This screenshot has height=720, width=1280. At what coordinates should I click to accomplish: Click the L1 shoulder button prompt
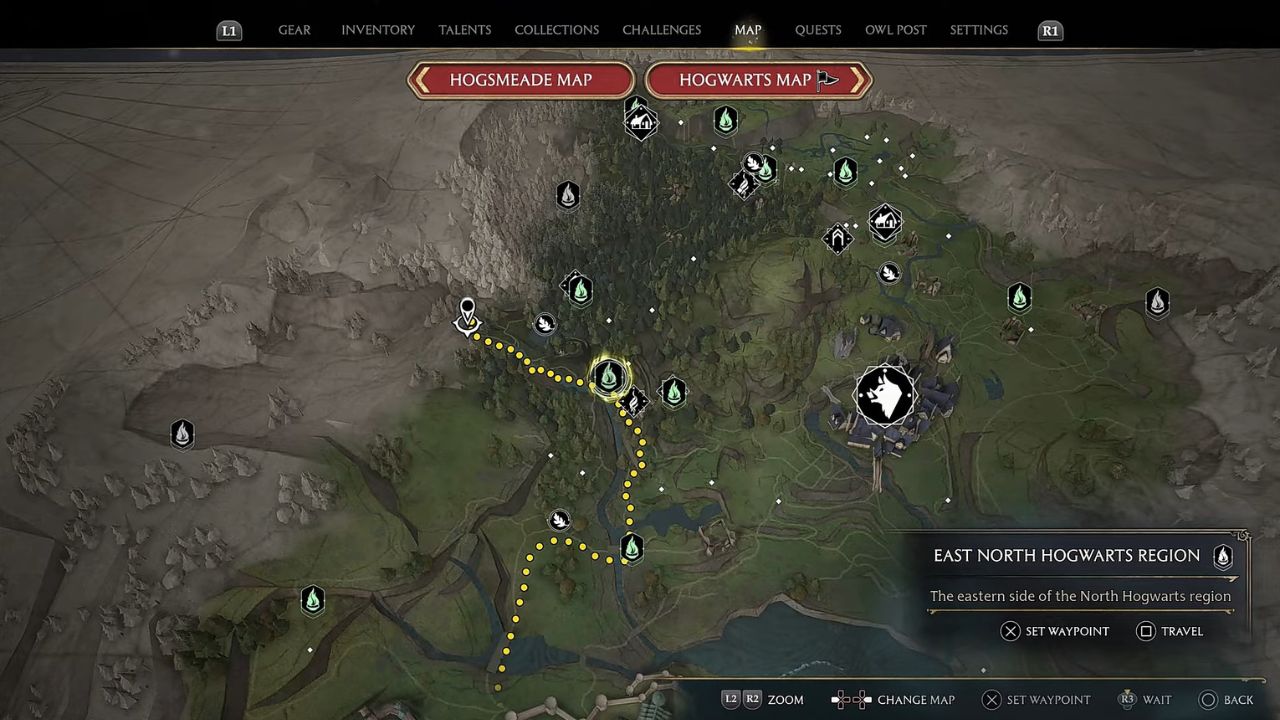tap(229, 30)
